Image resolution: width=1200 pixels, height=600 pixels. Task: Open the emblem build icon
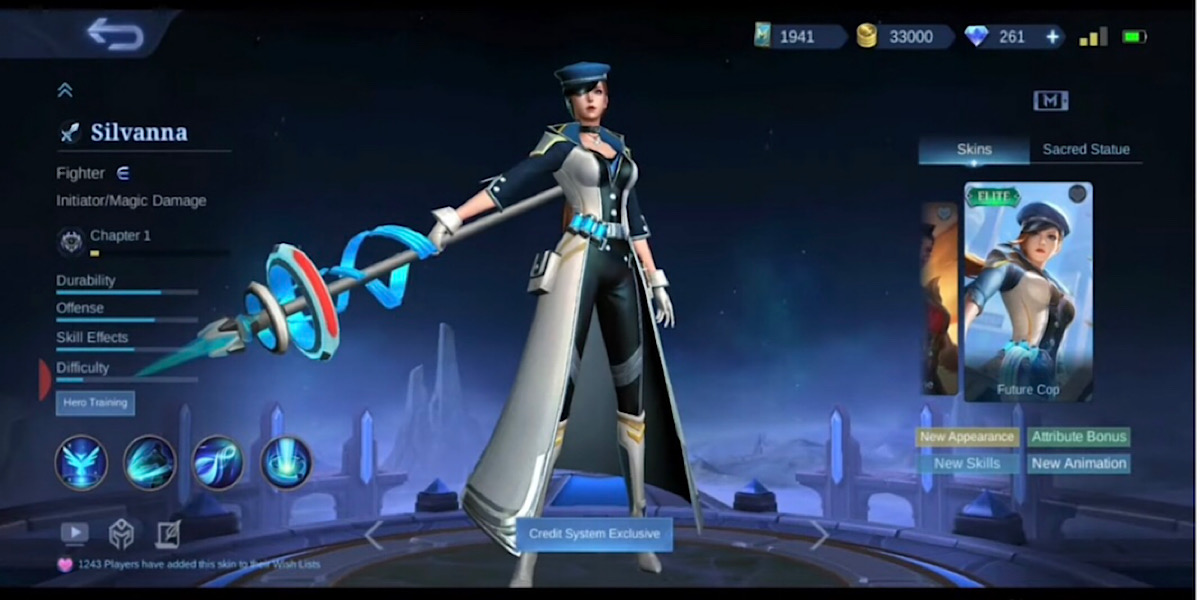point(121,533)
